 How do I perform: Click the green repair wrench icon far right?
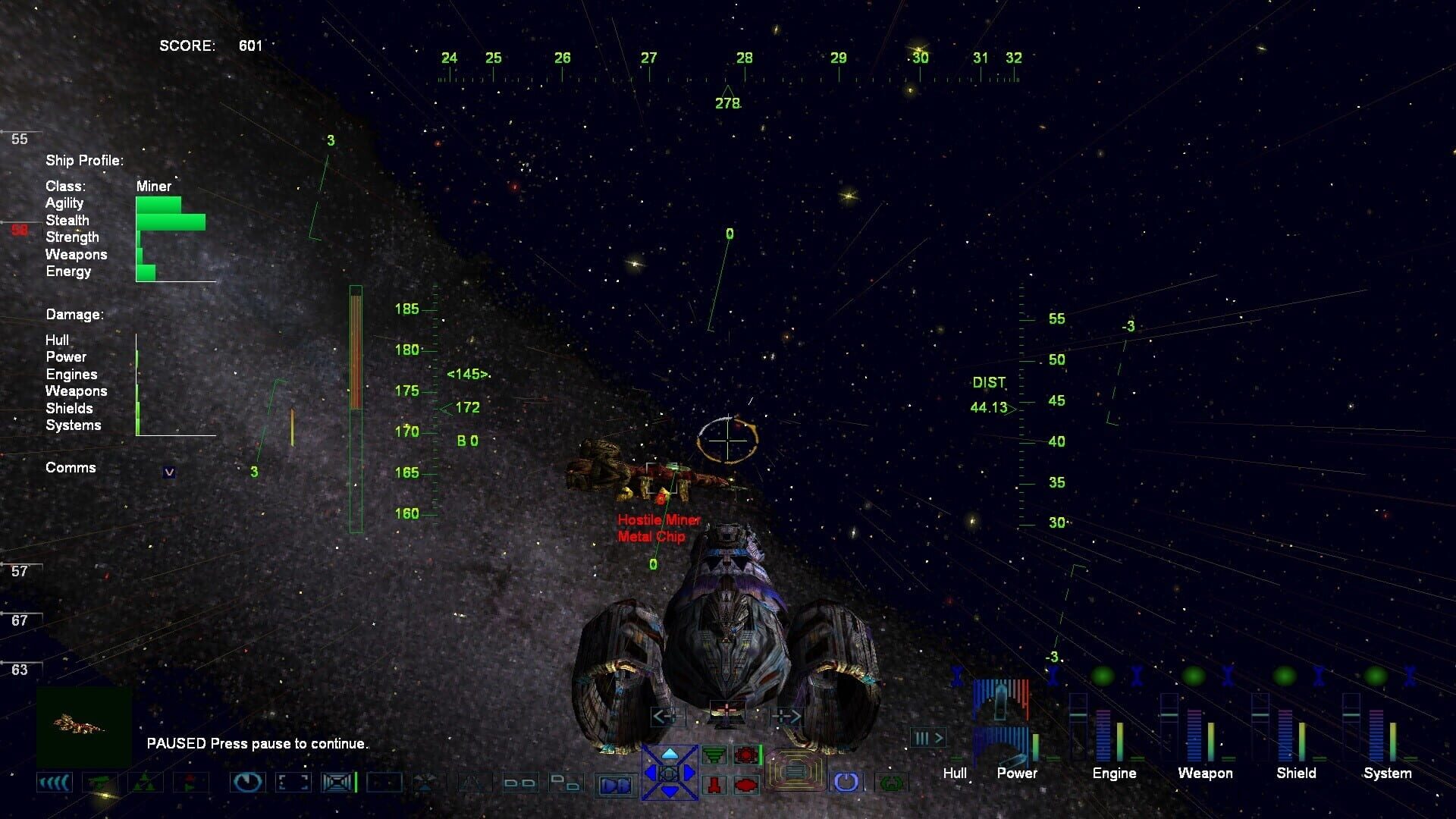point(891,783)
